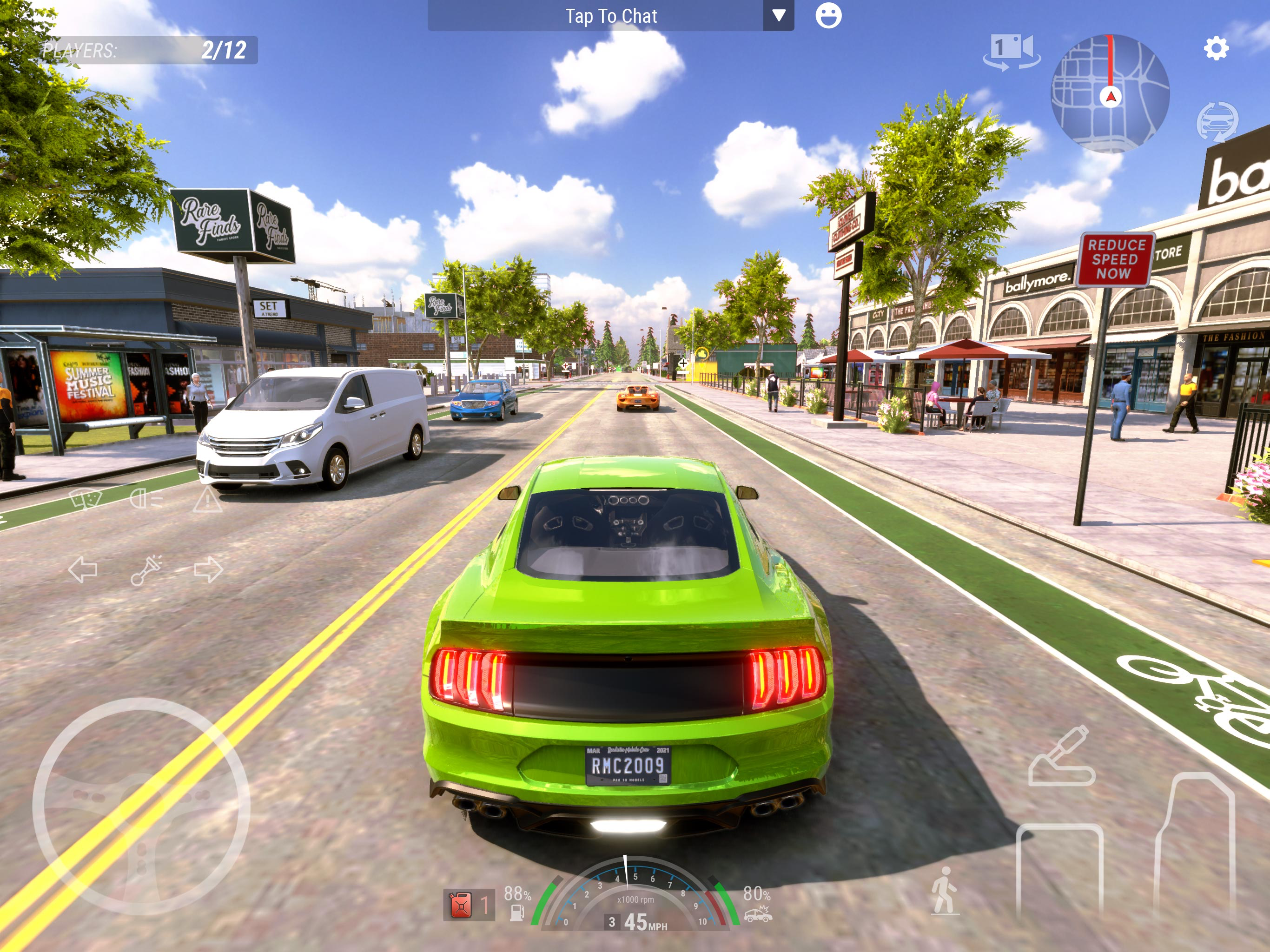1270x952 pixels.
Task: Tap the steering wheel control
Action: tap(141, 806)
